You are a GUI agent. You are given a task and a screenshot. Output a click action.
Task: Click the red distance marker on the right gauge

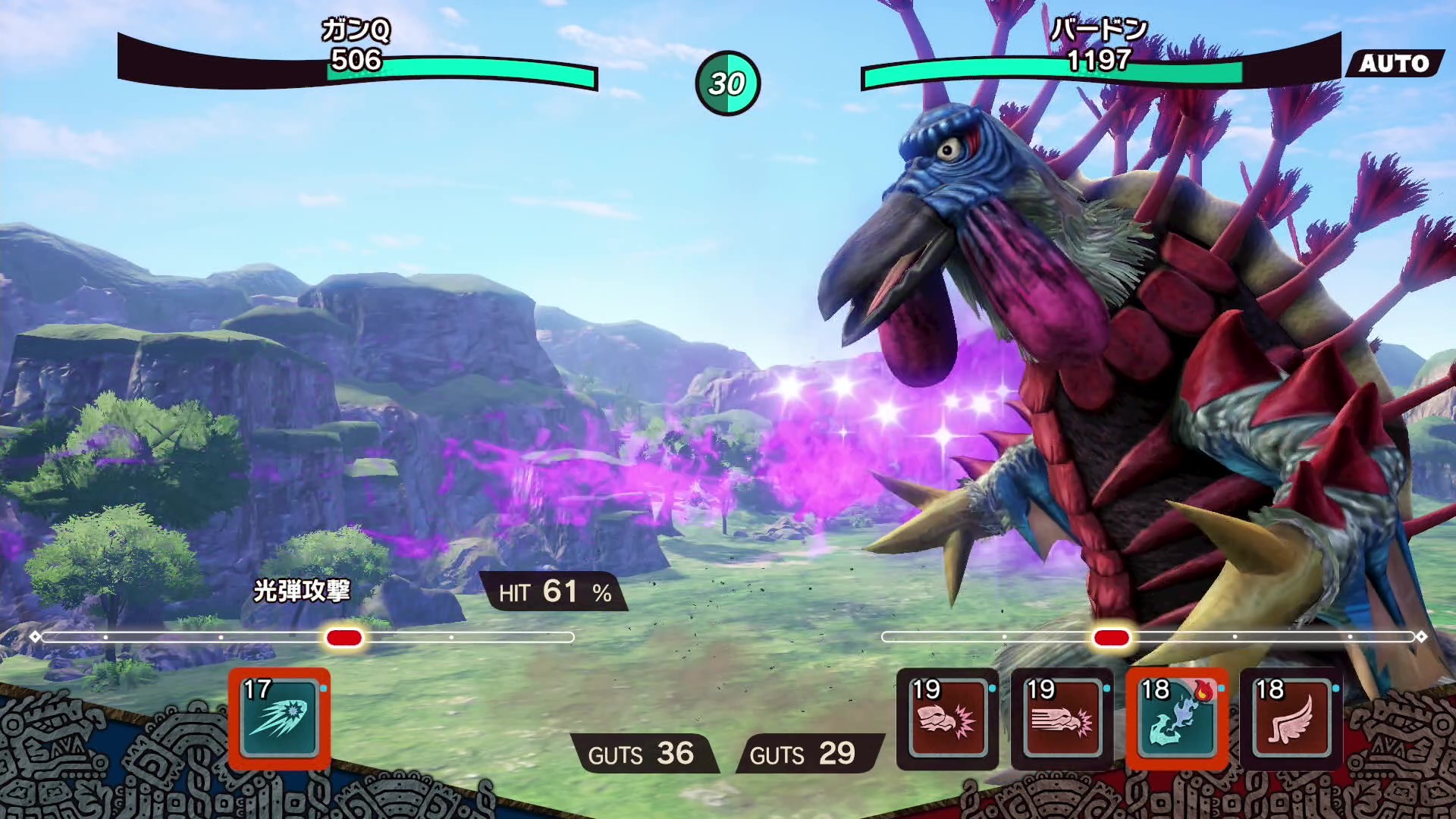click(x=1112, y=638)
